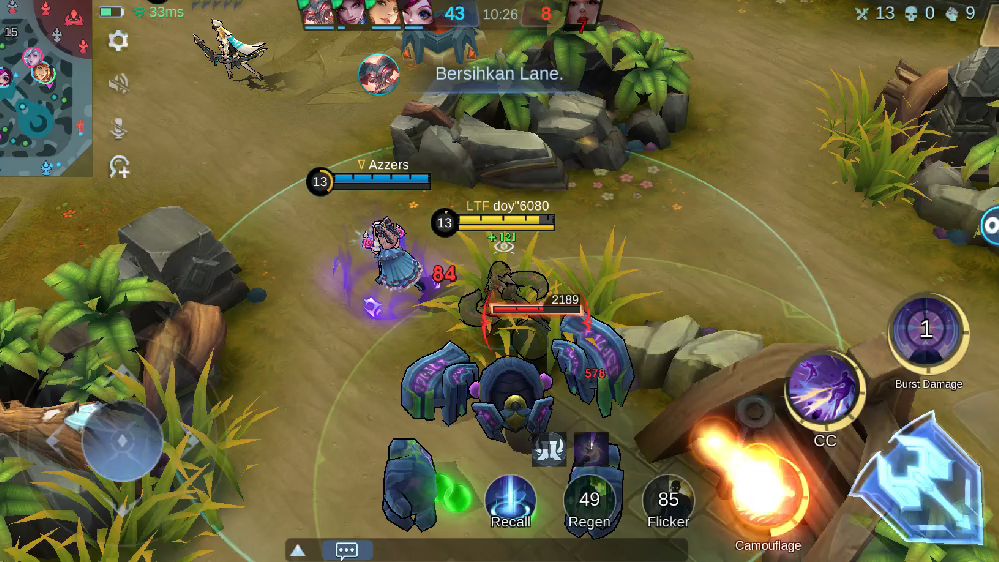Cast the Flicker battle spell
The height and width of the screenshot is (562, 999).
click(x=668, y=499)
